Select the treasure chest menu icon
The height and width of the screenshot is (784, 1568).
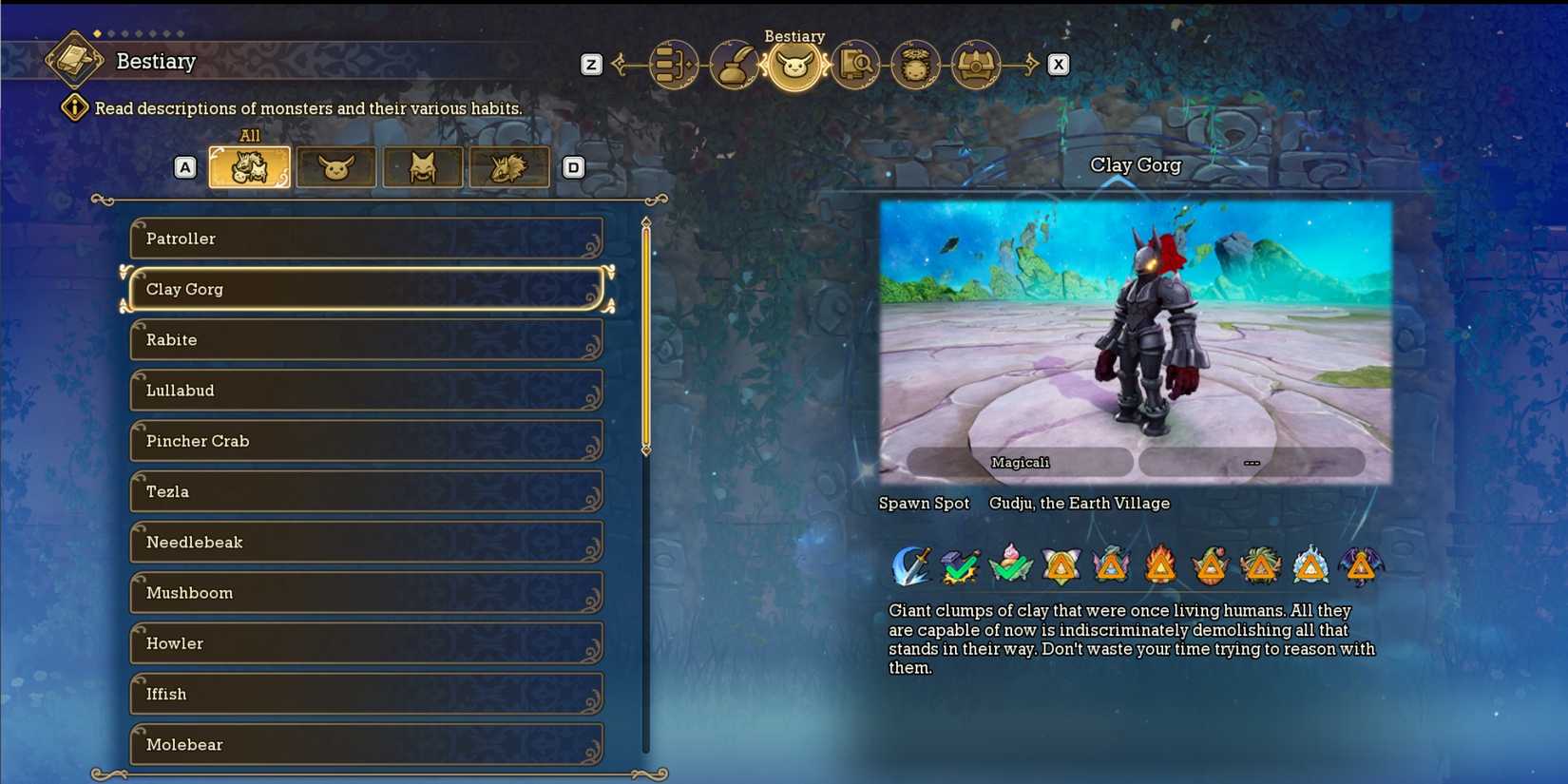977,65
